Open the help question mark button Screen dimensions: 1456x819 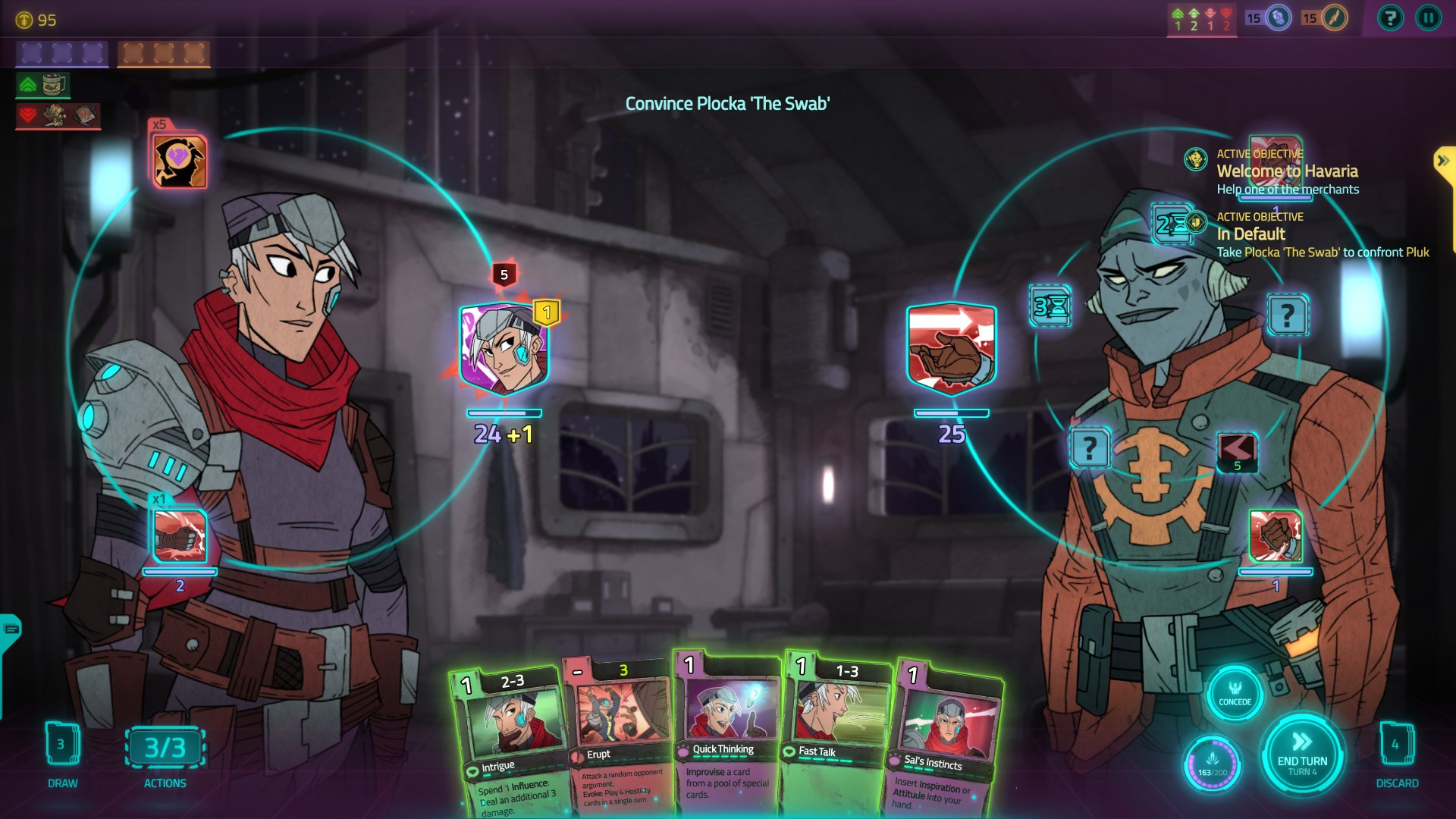[x=1390, y=18]
